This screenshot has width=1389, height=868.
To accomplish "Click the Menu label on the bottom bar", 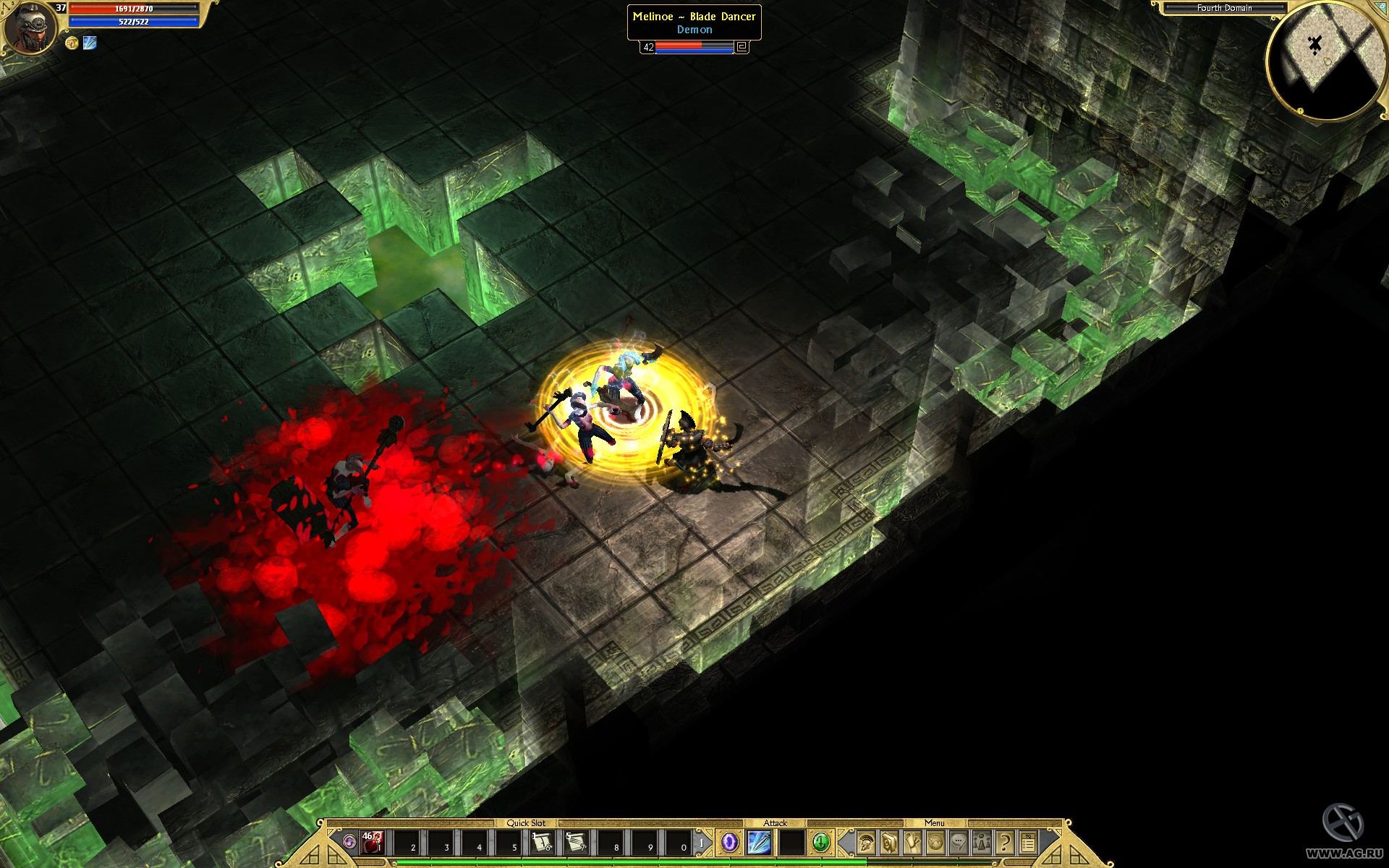I will click(x=935, y=822).
